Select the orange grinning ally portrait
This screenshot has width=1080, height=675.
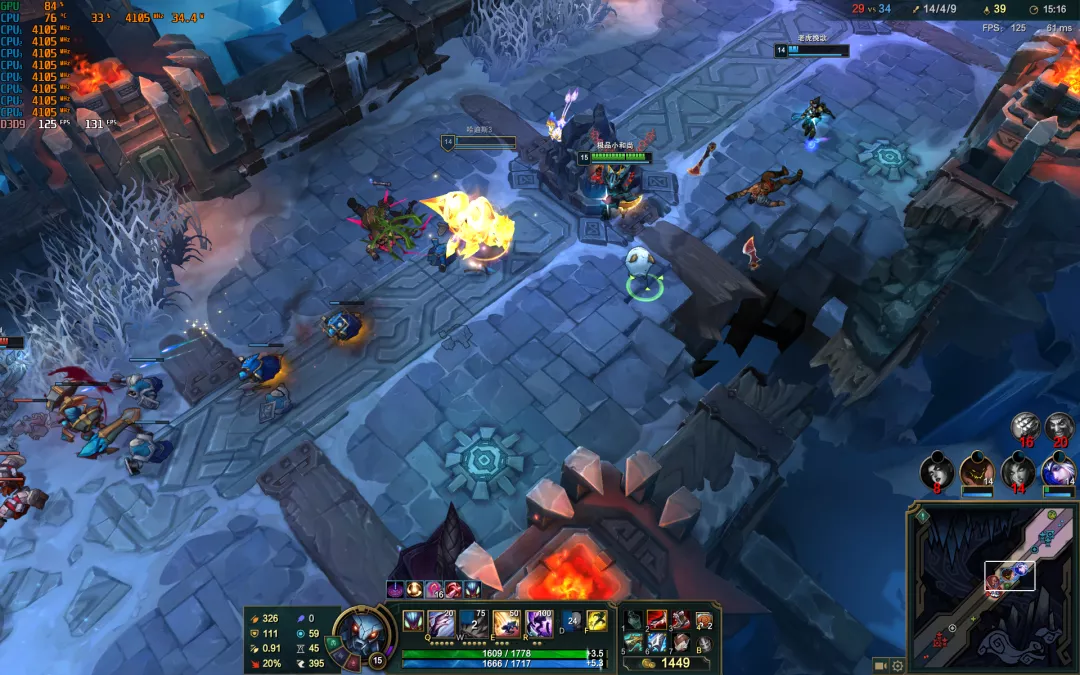[976, 470]
